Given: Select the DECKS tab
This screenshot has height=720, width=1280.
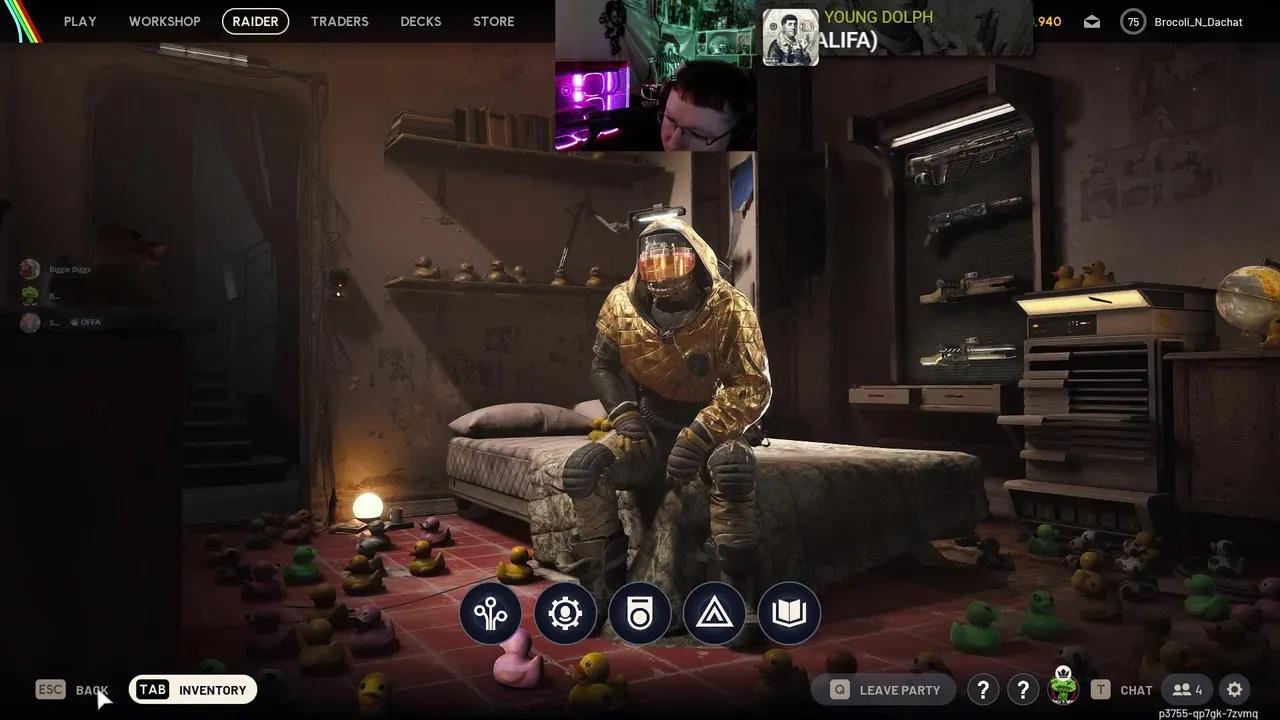Looking at the screenshot, I should 420,21.
